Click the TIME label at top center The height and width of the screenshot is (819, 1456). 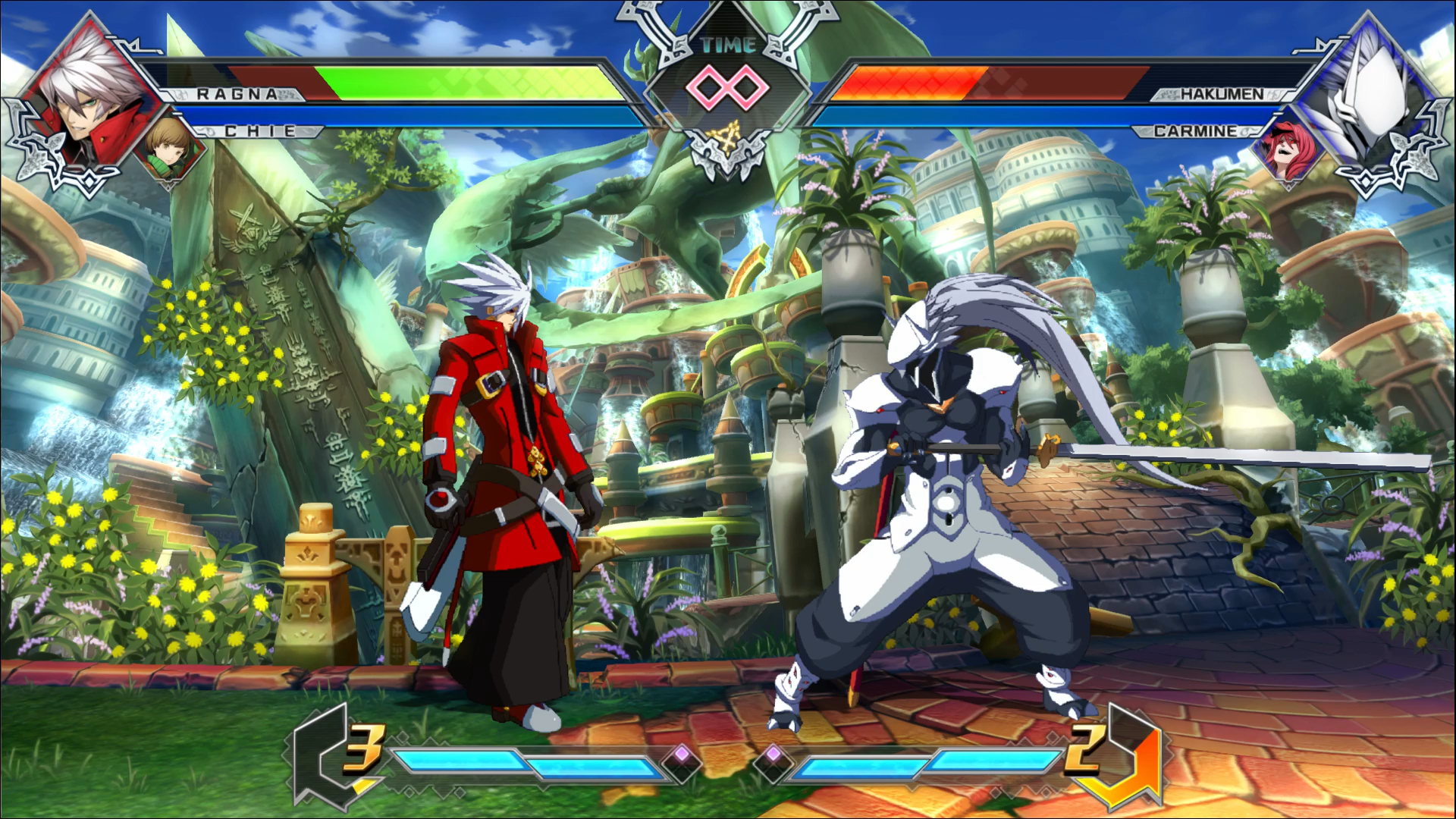[x=730, y=45]
